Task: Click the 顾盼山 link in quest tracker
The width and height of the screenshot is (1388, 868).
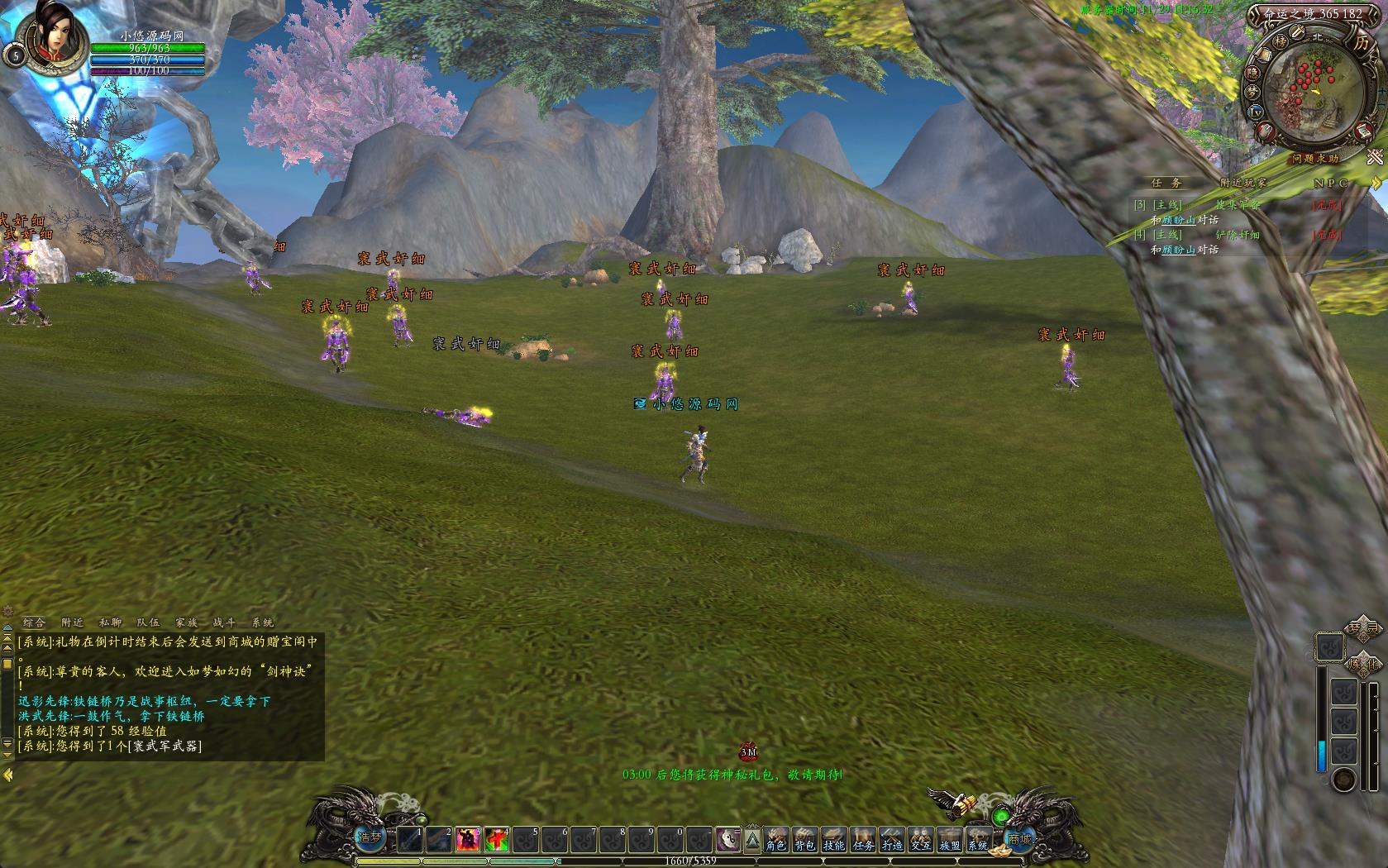Action: [x=1178, y=220]
